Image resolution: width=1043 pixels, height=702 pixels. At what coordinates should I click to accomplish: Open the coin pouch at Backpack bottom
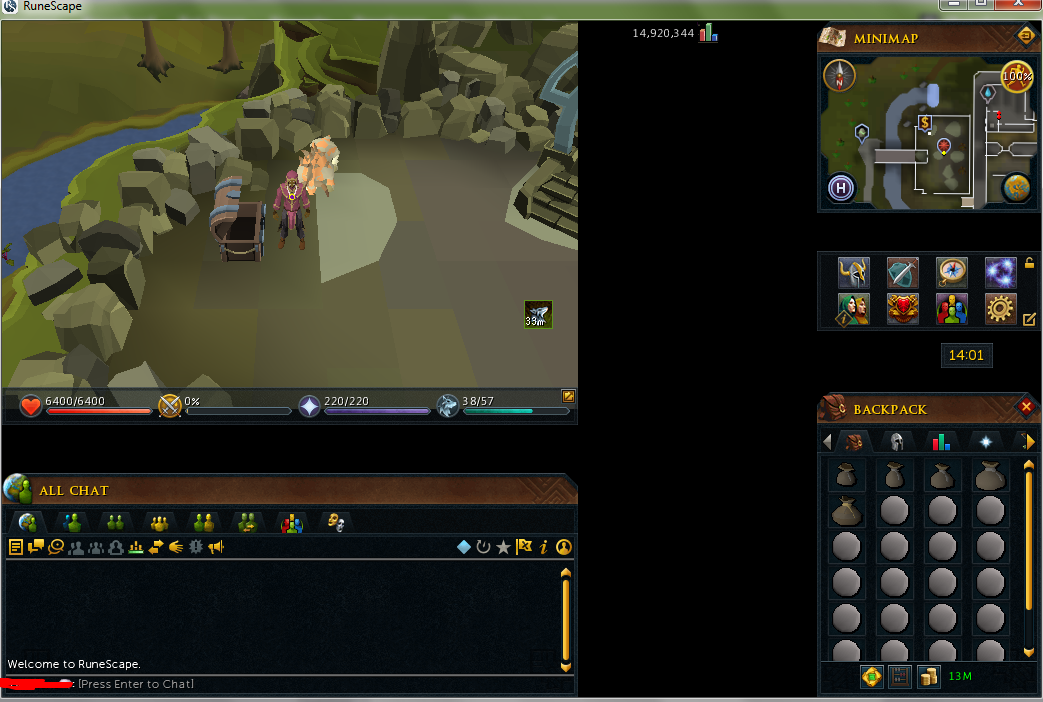(x=929, y=677)
